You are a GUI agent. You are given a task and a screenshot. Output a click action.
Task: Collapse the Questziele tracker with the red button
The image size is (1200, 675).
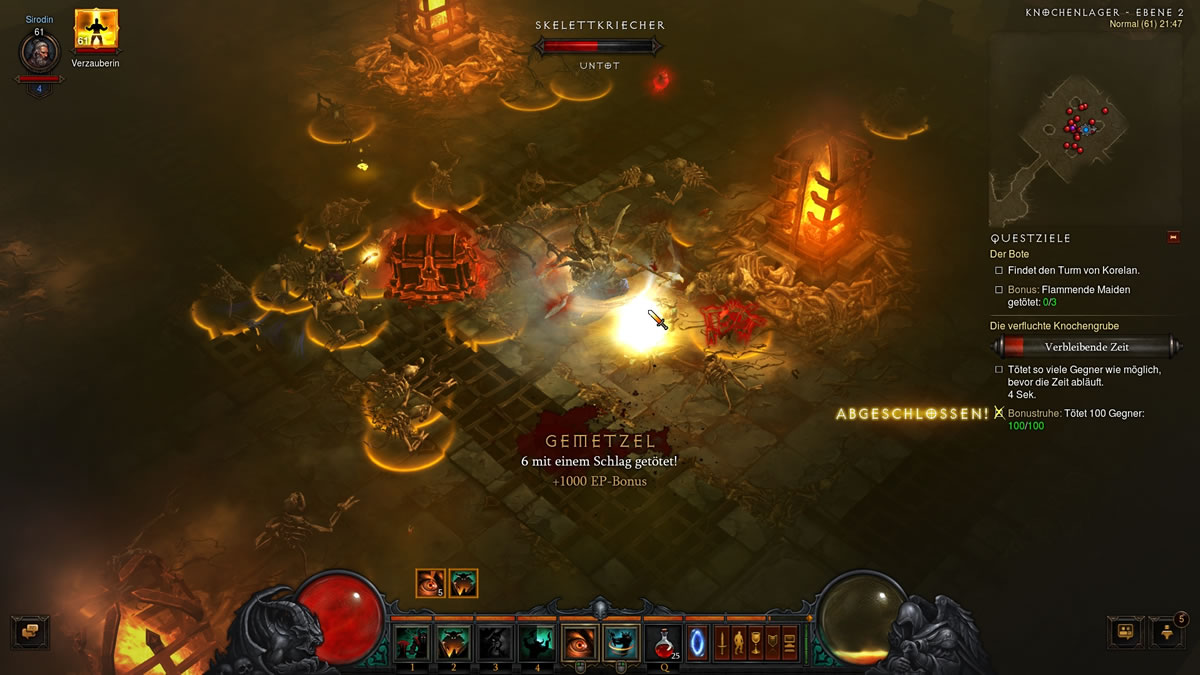1173,237
